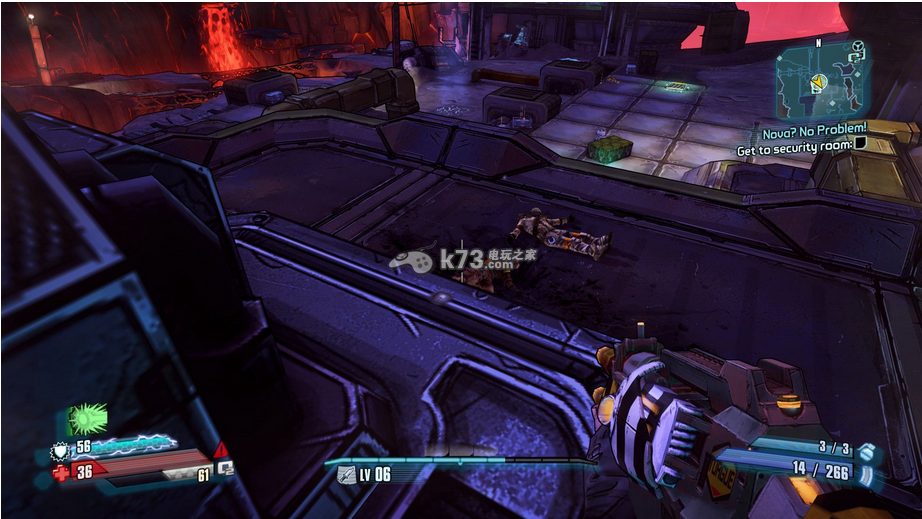Click the grenade count icon
The width and height of the screenshot is (922, 519).
point(865,452)
